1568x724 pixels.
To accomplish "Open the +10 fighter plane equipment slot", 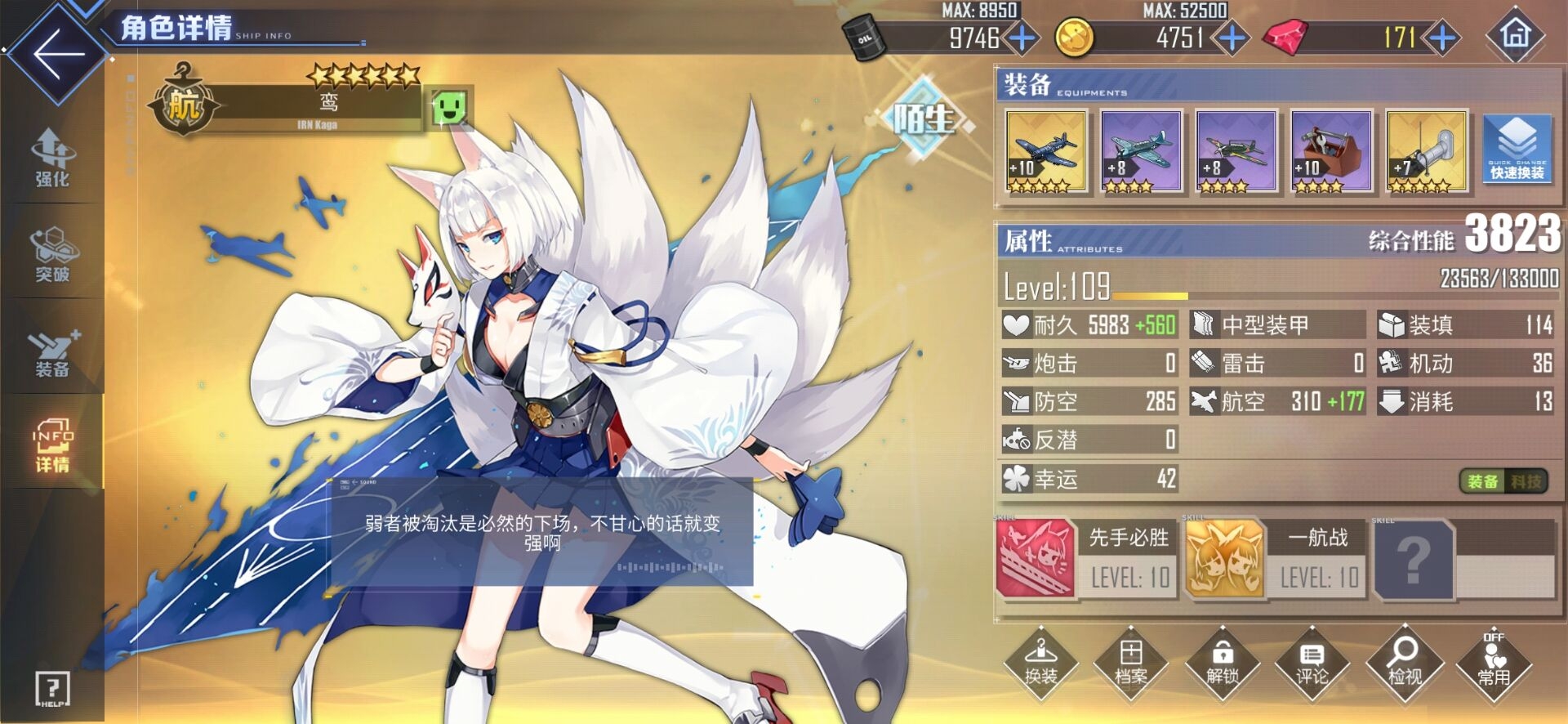I will (1045, 151).
